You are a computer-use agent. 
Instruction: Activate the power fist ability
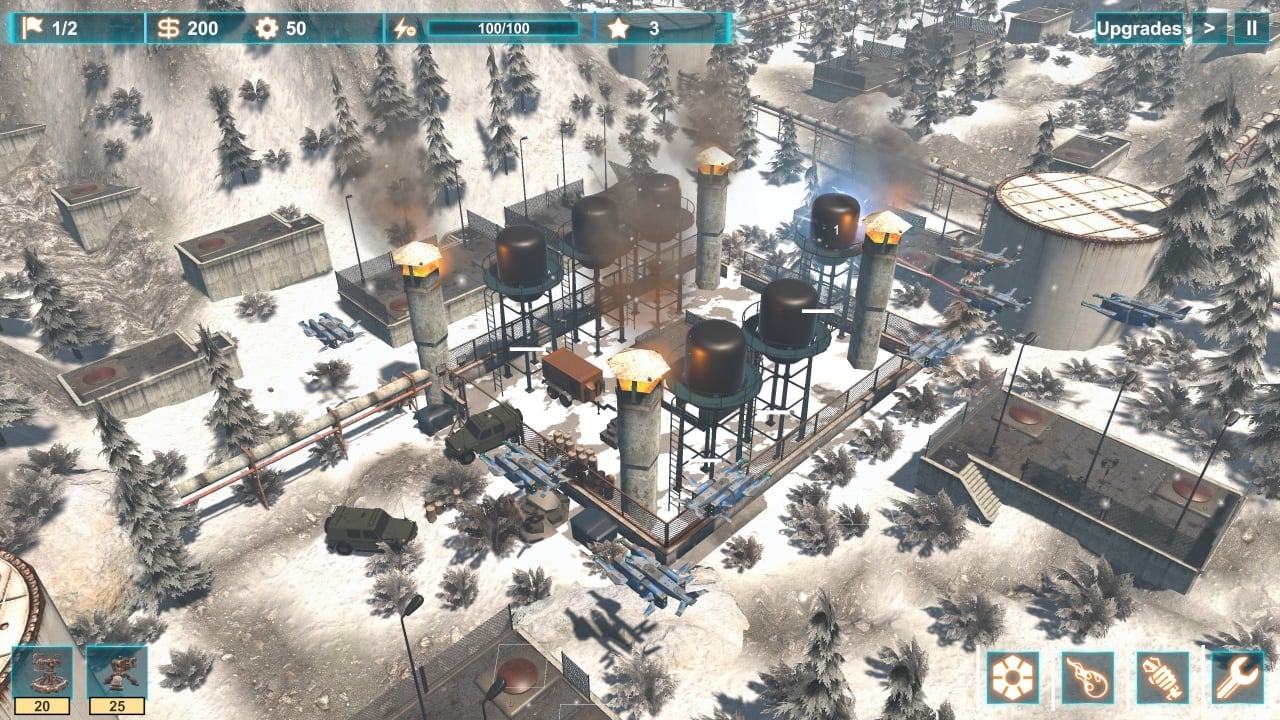pyautogui.click(x=1163, y=677)
